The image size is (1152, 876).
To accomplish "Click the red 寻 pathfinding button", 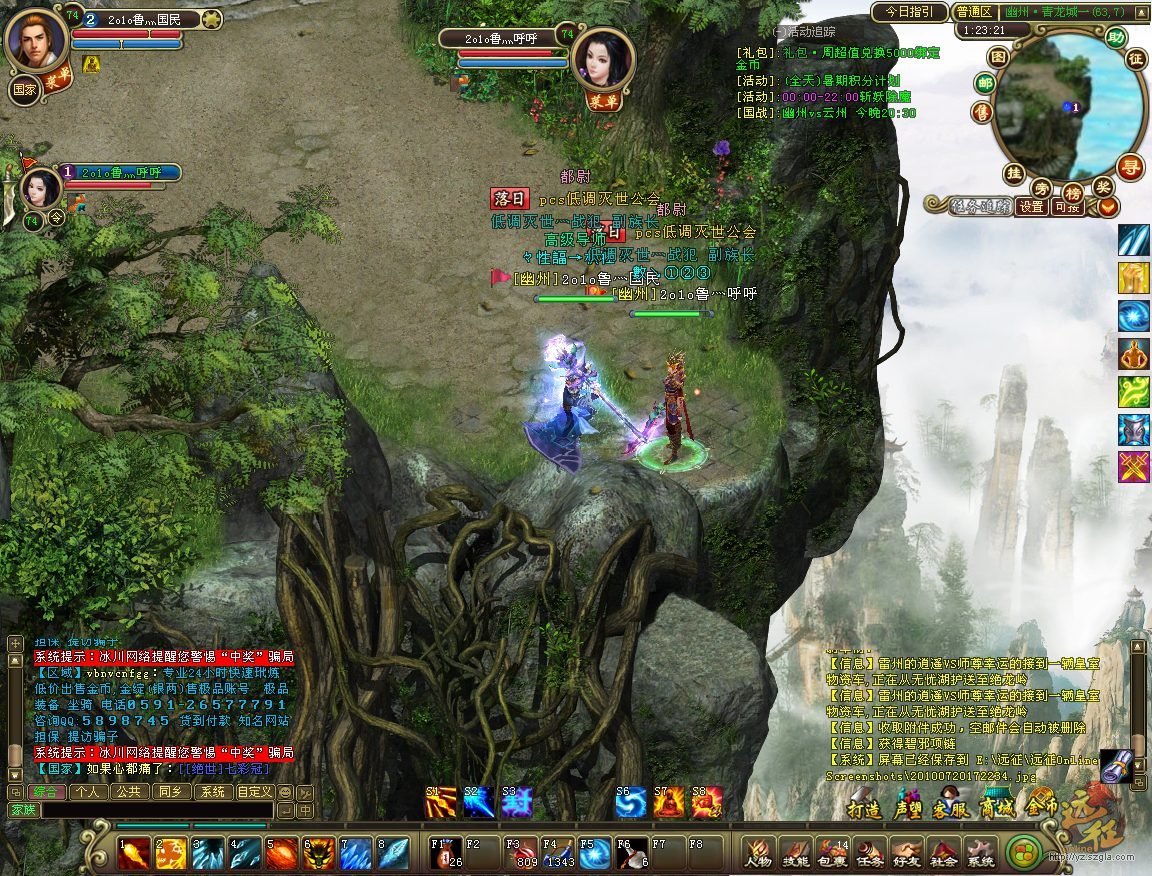I will point(1130,166).
